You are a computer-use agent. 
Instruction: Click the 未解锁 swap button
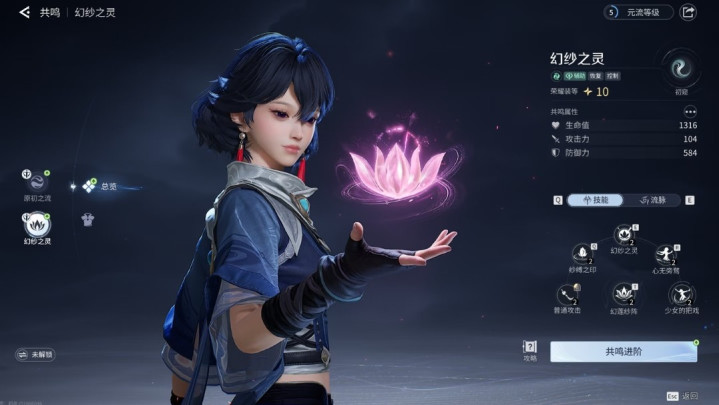(35, 354)
